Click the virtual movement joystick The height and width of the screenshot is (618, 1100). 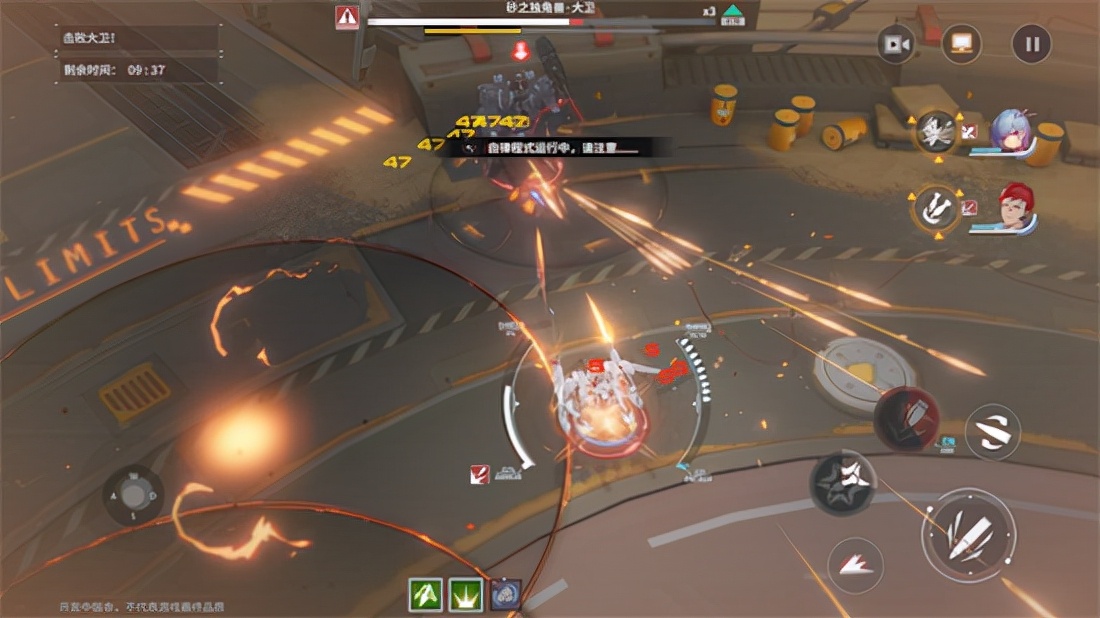tap(134, 494)
